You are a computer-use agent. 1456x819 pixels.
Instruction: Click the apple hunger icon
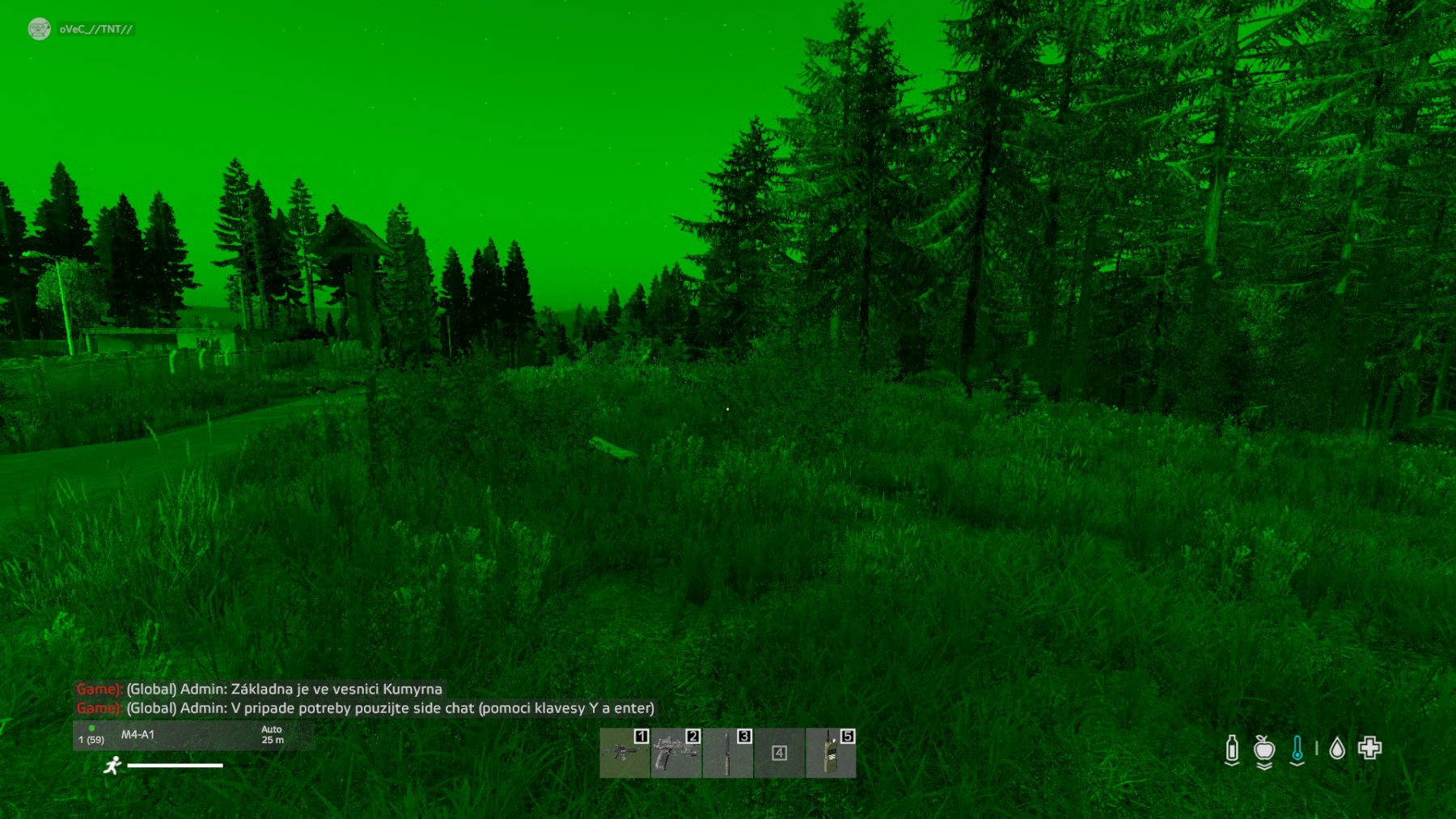1264,749
